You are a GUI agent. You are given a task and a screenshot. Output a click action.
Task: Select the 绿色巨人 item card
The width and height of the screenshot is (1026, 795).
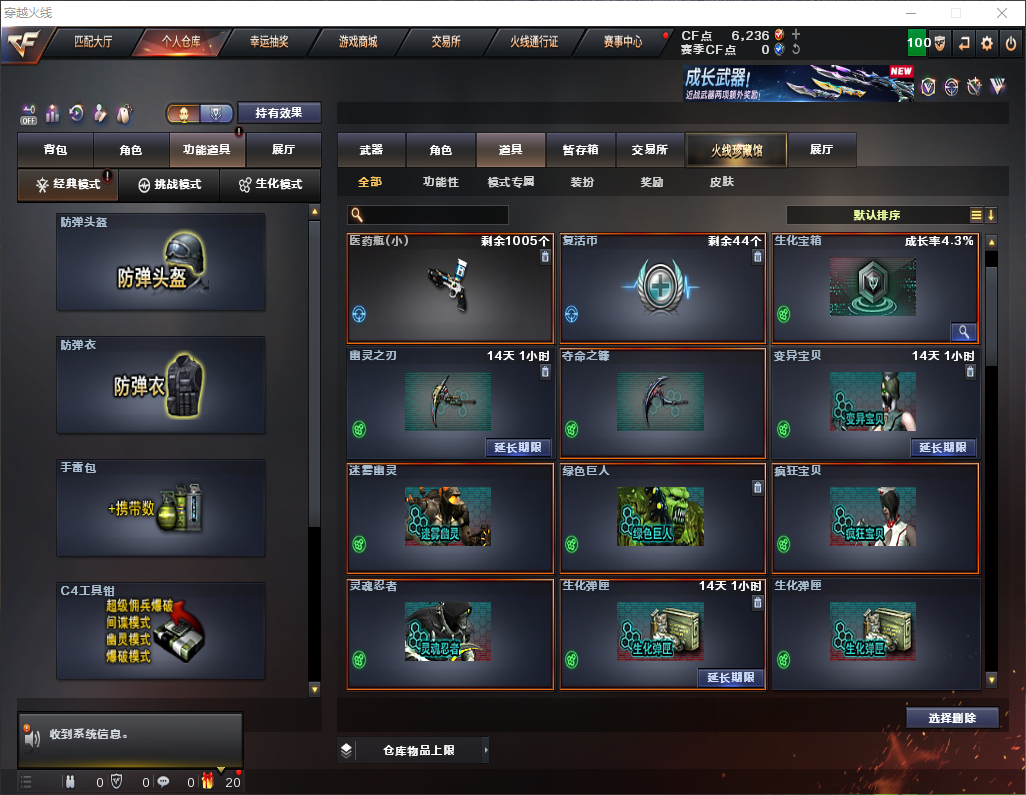(662, 518)
